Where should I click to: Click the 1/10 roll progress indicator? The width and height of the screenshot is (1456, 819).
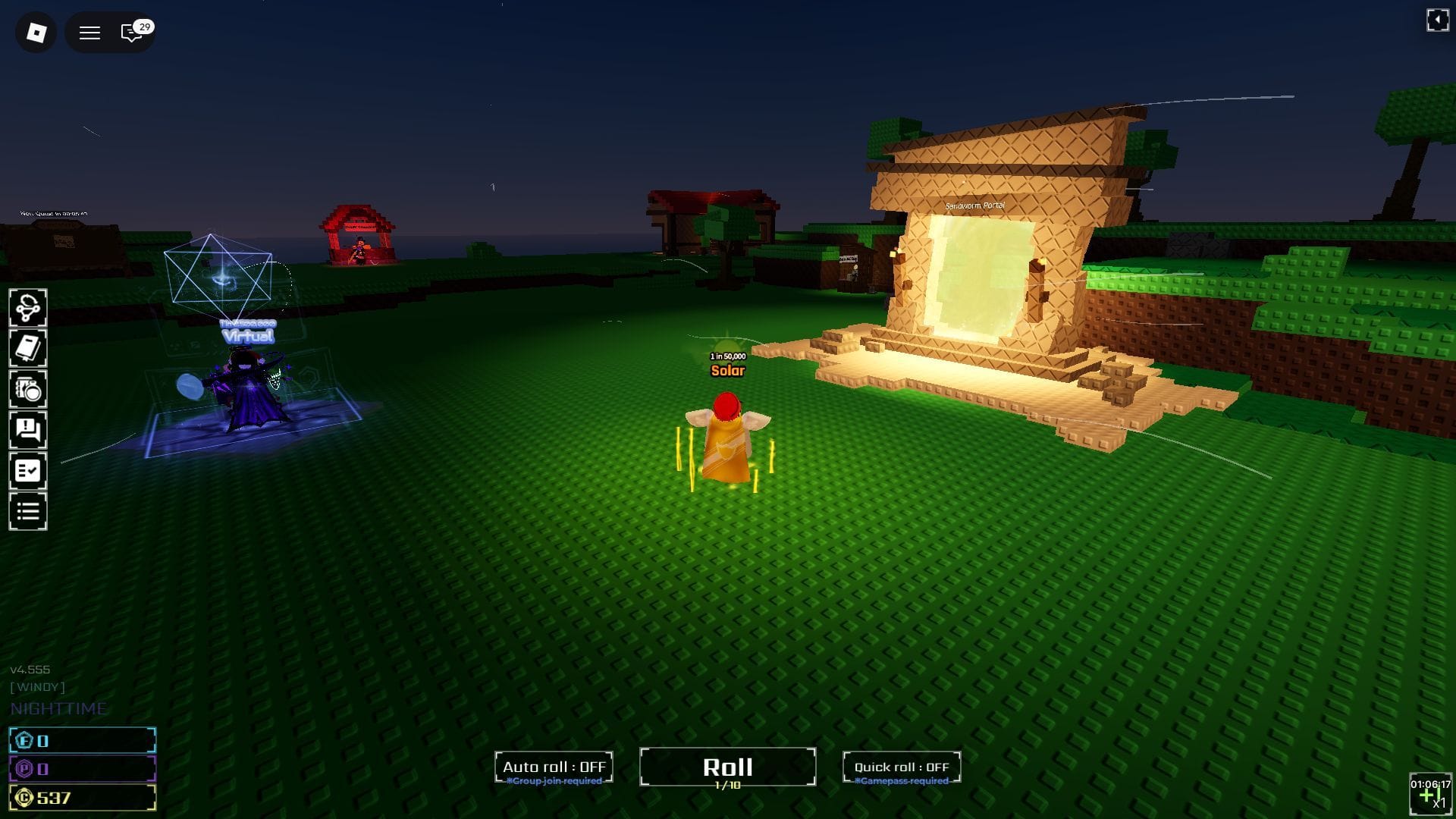coord(728,786)
